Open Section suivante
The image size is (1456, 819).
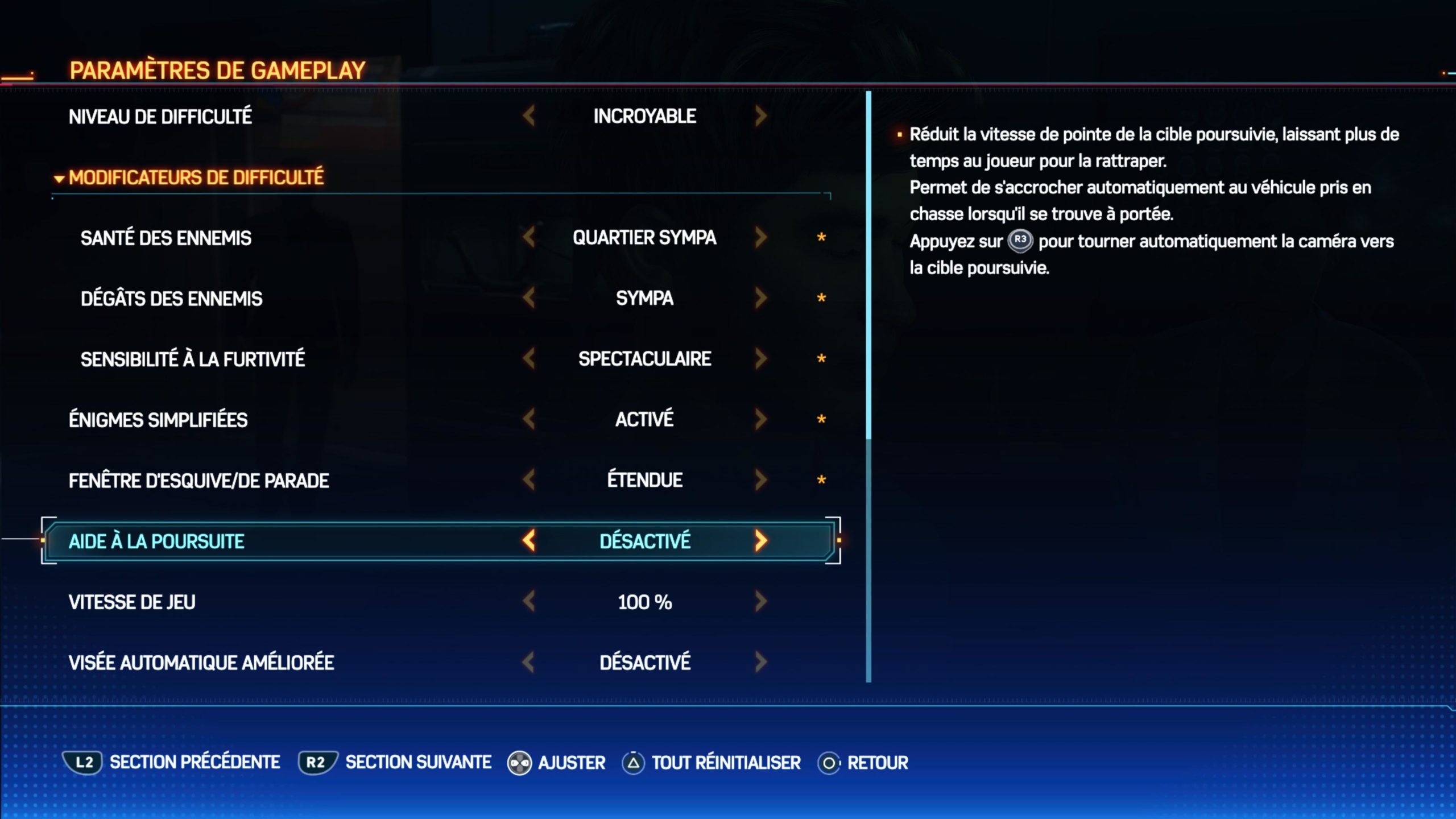pyautogui.click(x=395, y=763)
